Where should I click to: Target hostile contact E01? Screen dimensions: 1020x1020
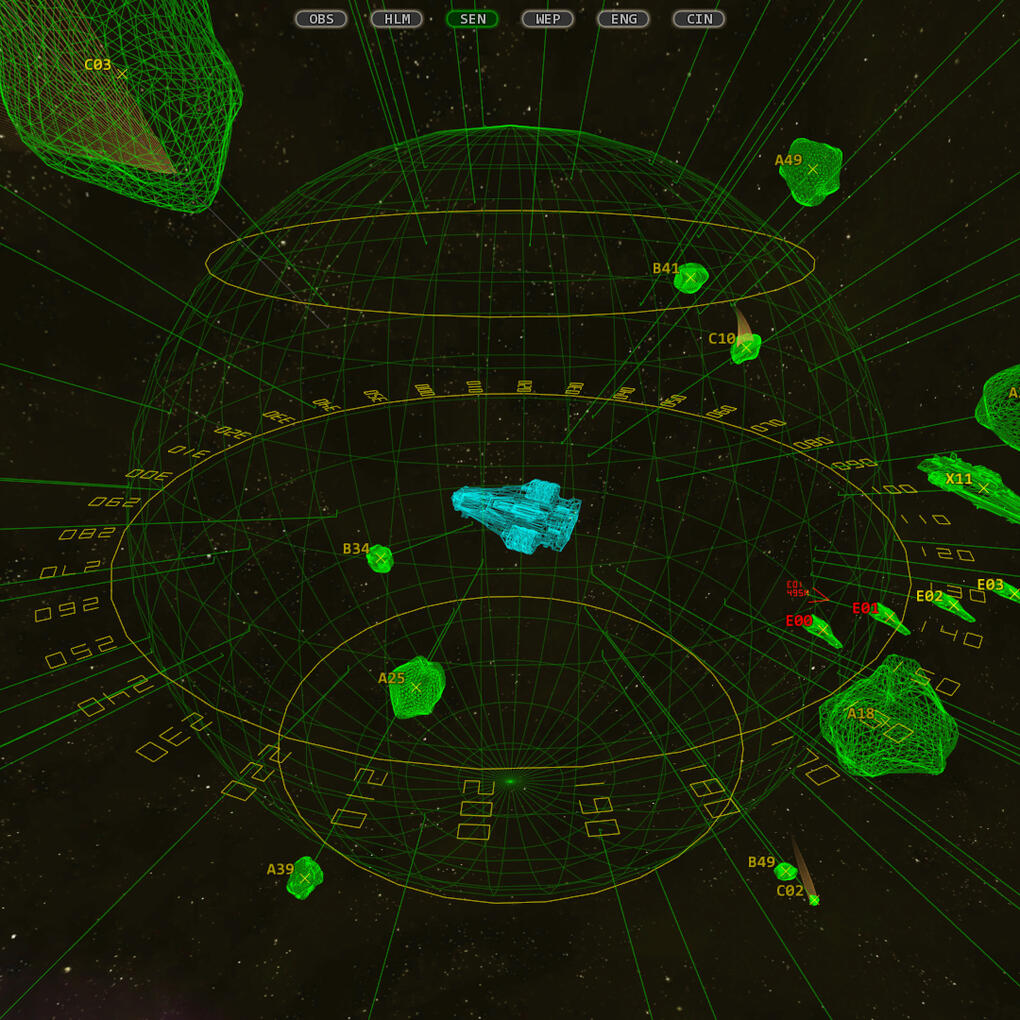click(889, 617)
